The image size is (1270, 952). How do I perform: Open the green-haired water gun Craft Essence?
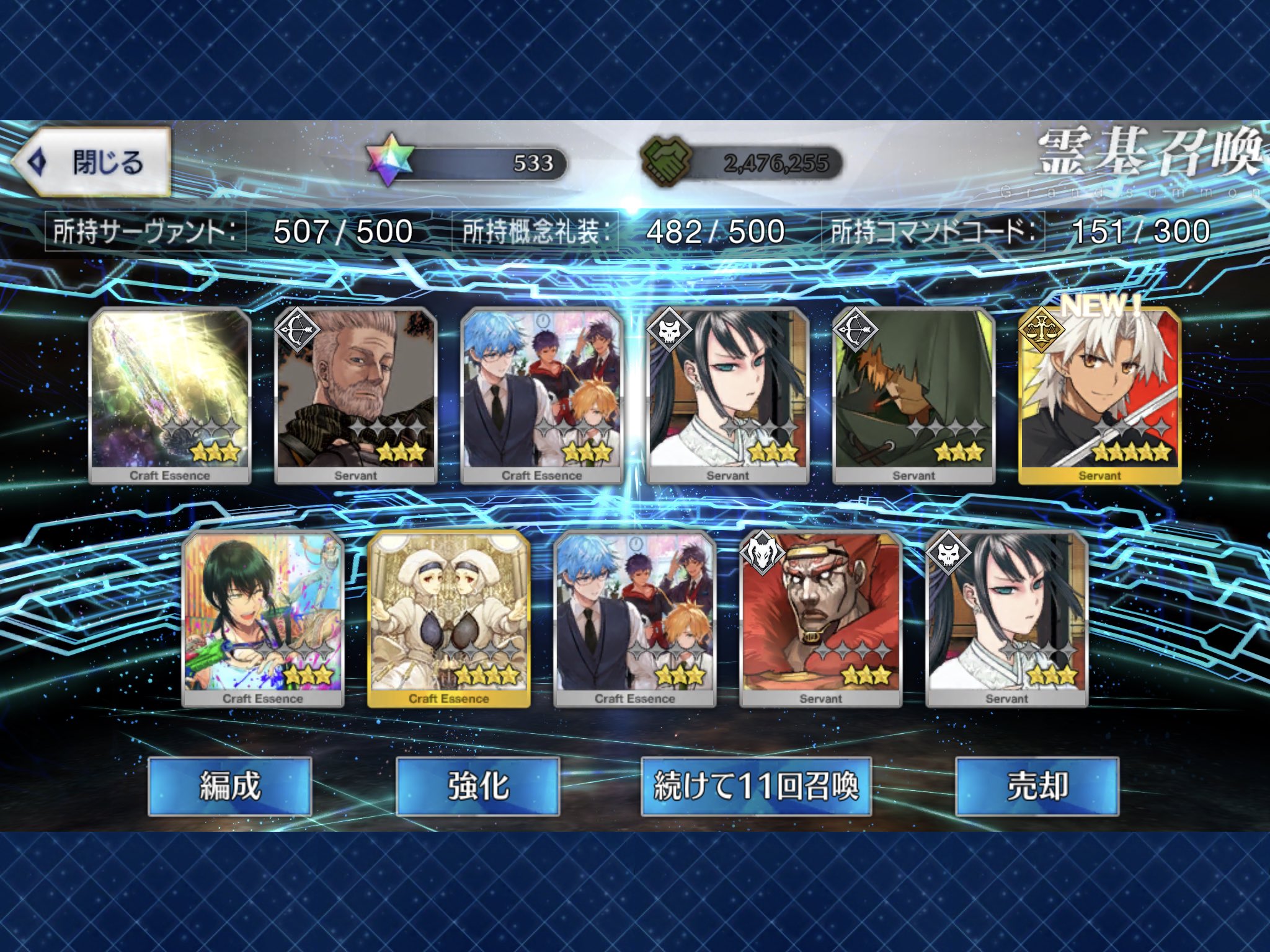coord(262,619)
